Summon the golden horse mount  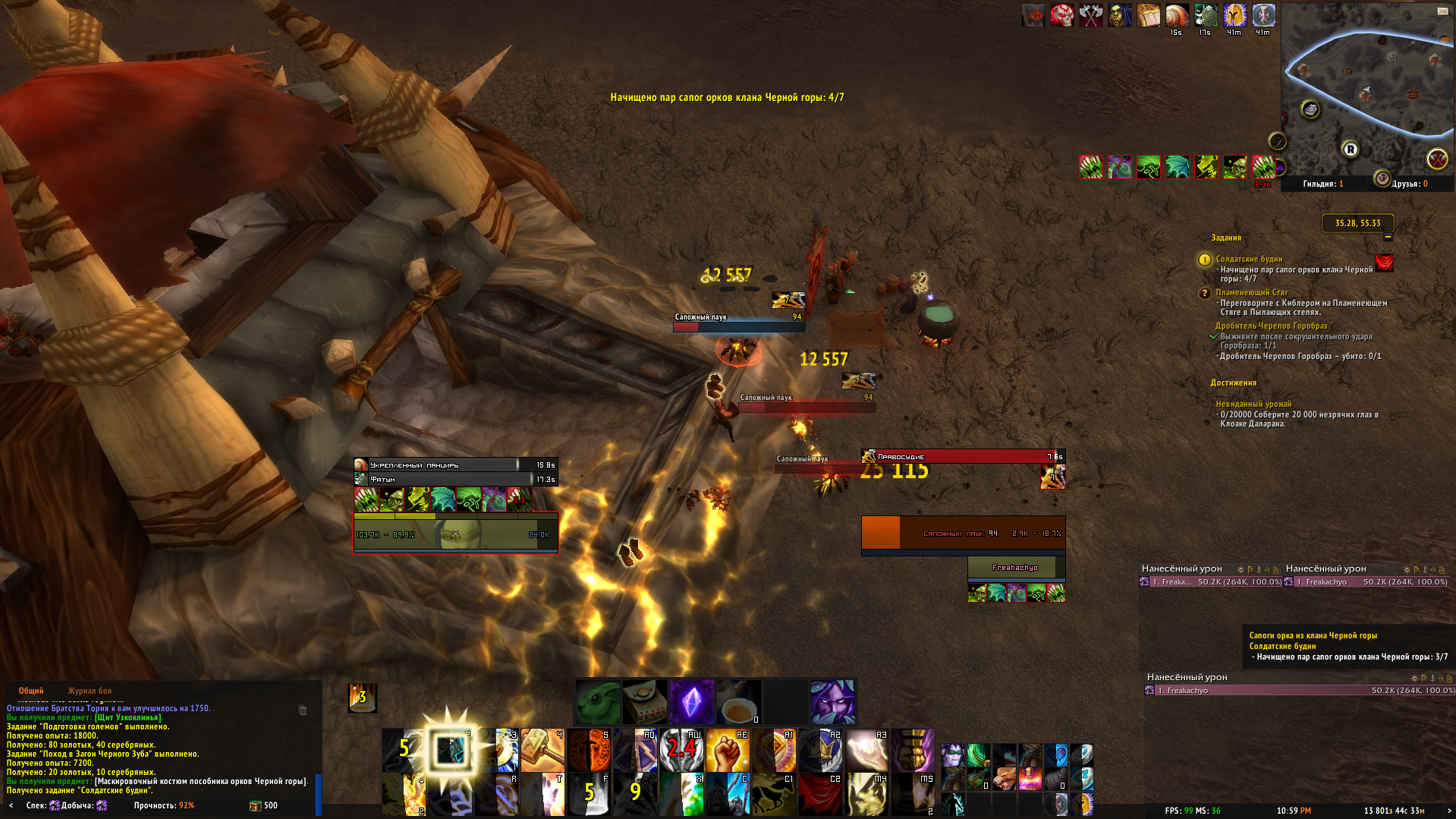tap(774, 794)
